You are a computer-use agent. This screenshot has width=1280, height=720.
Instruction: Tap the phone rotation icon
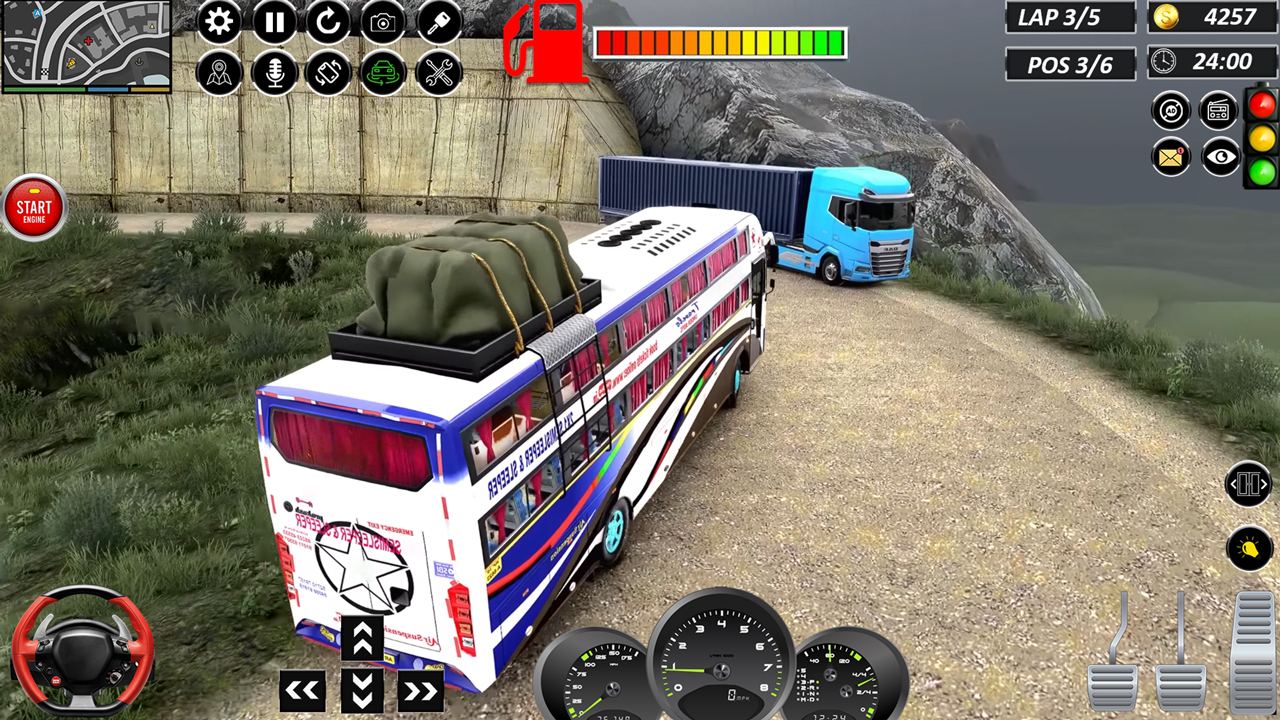pyautogui.click(x=329, y=73)
